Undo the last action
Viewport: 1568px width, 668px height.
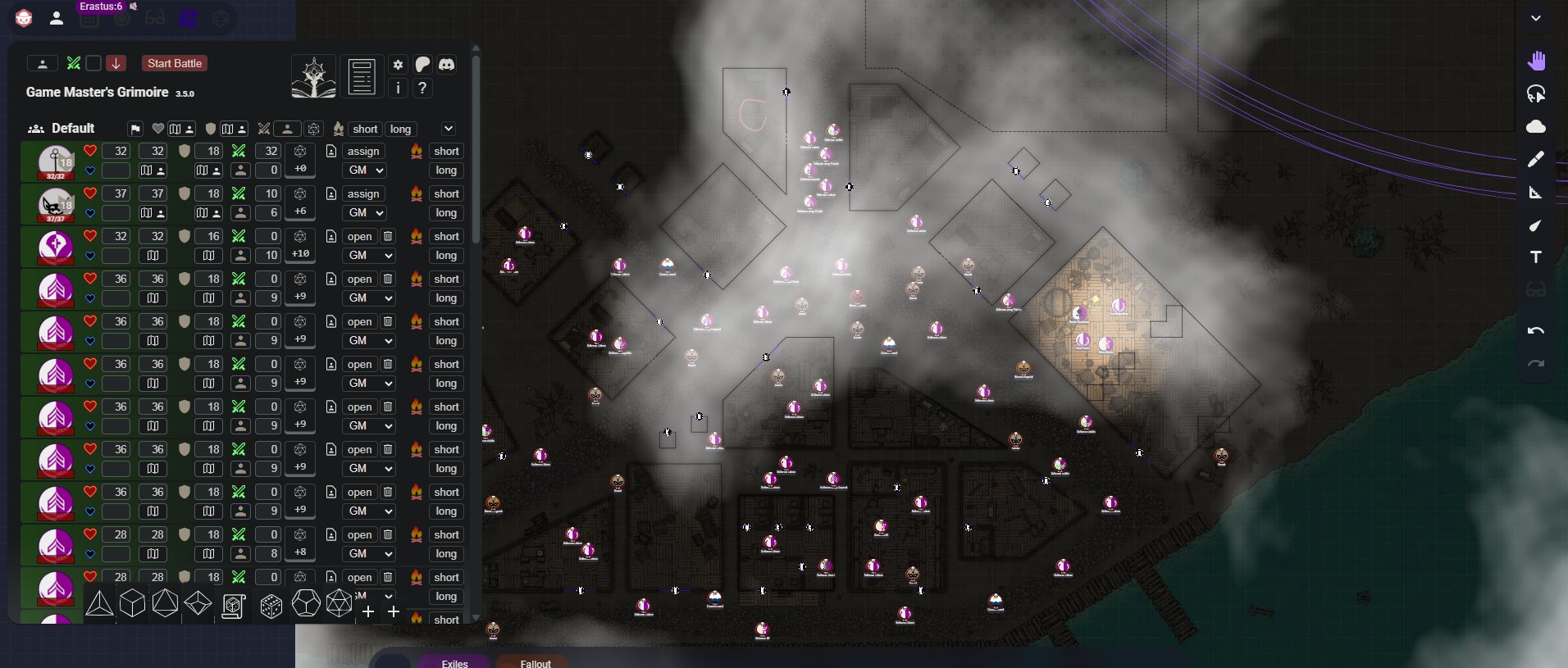point(1536,331)
